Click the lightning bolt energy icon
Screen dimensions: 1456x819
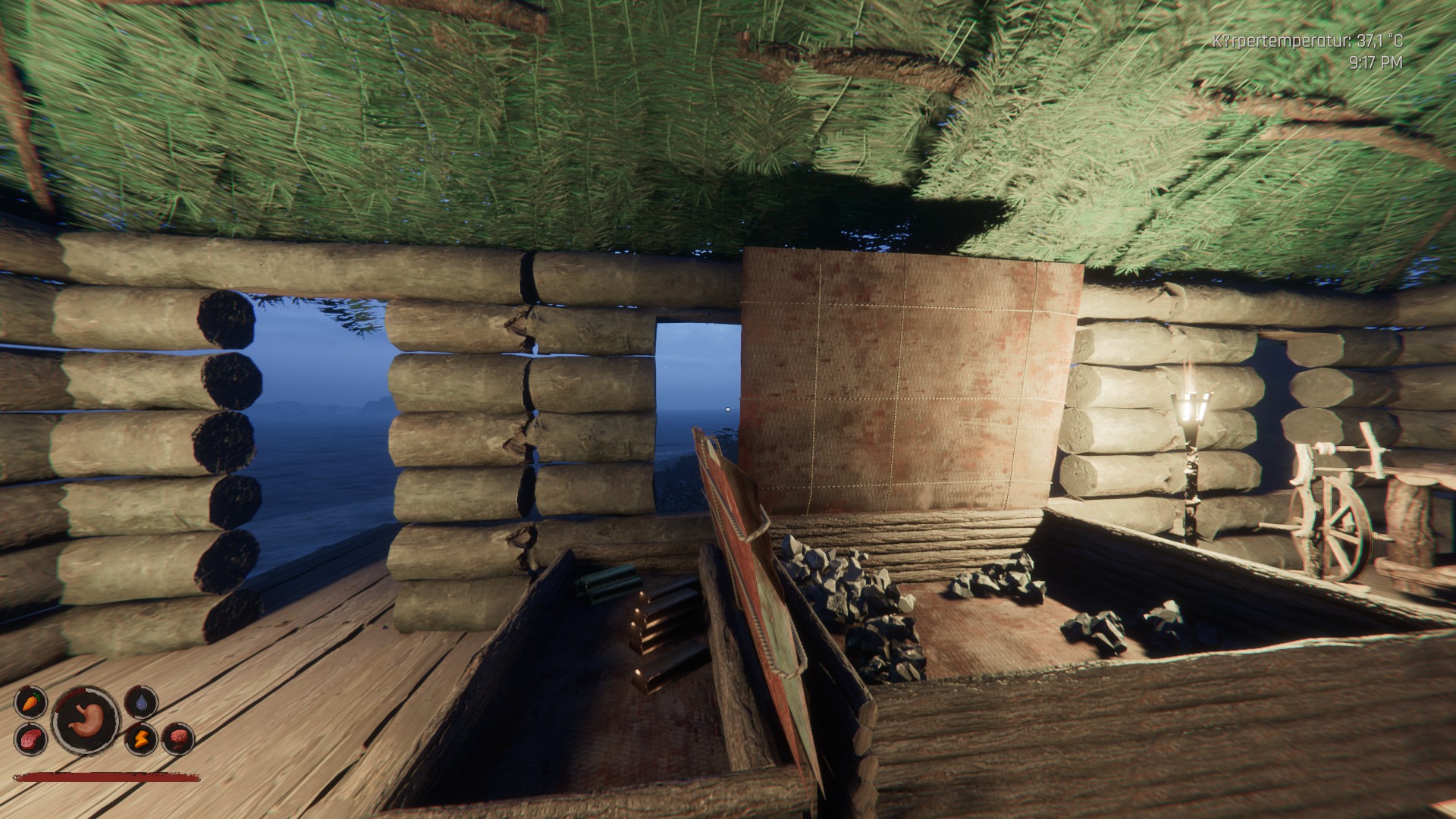tap(141, 738)
